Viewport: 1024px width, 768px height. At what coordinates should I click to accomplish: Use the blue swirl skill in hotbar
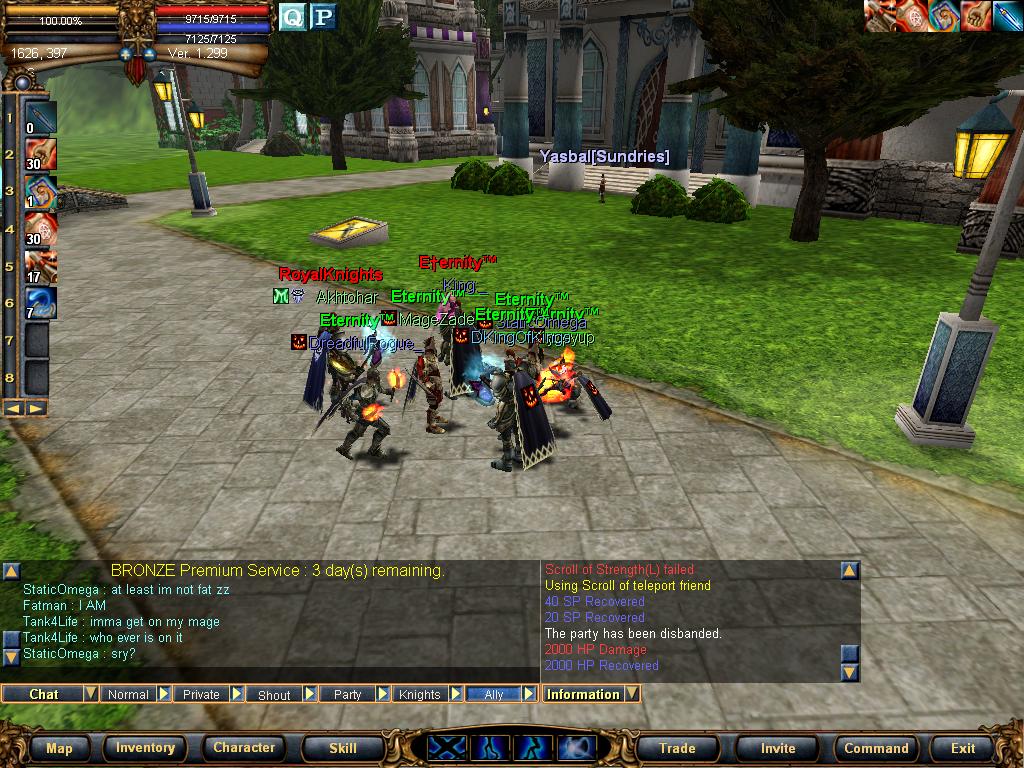coord(41,303)
